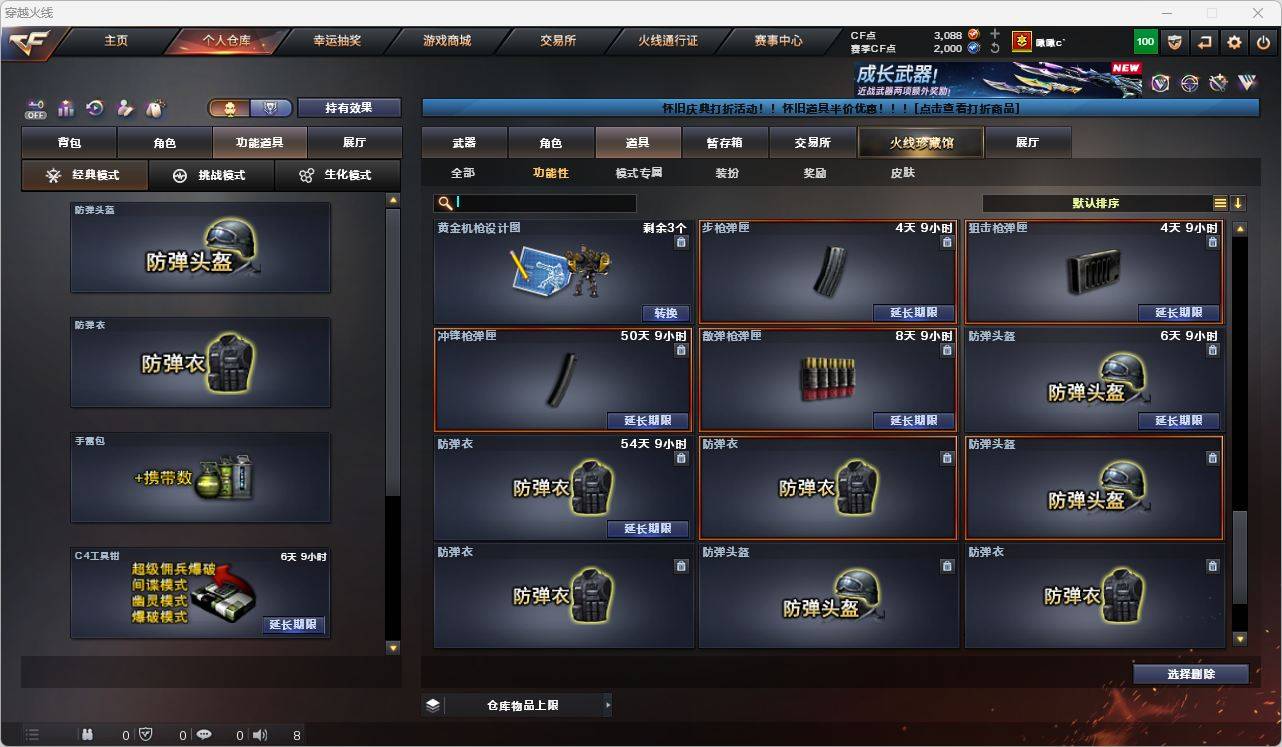The height and width of the screenshot is (747, 1282).
Task: Click the power/exit icon in top right corner
Action: (x=1263, y=42)
